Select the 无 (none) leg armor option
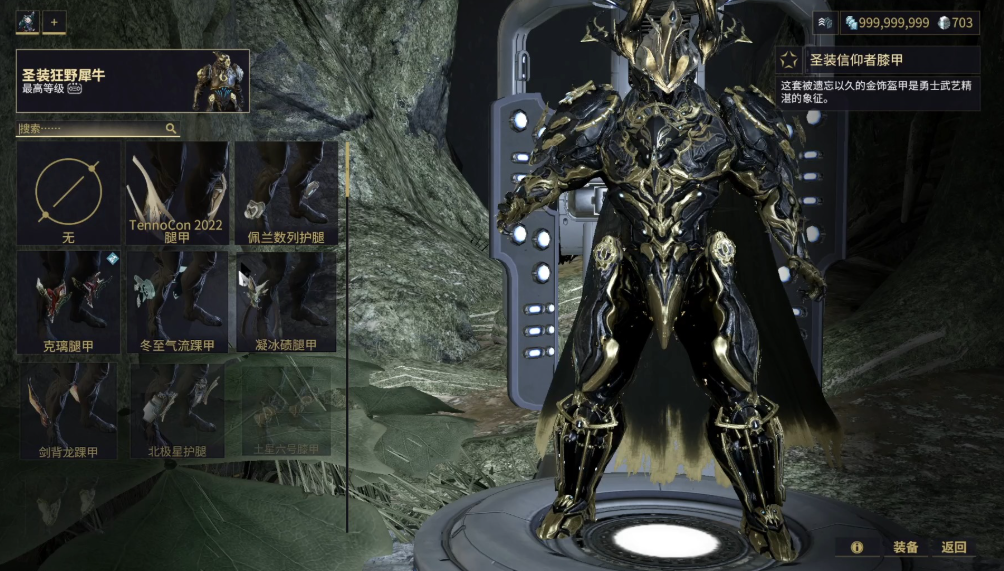1004x571 pixels. point(68,194)
